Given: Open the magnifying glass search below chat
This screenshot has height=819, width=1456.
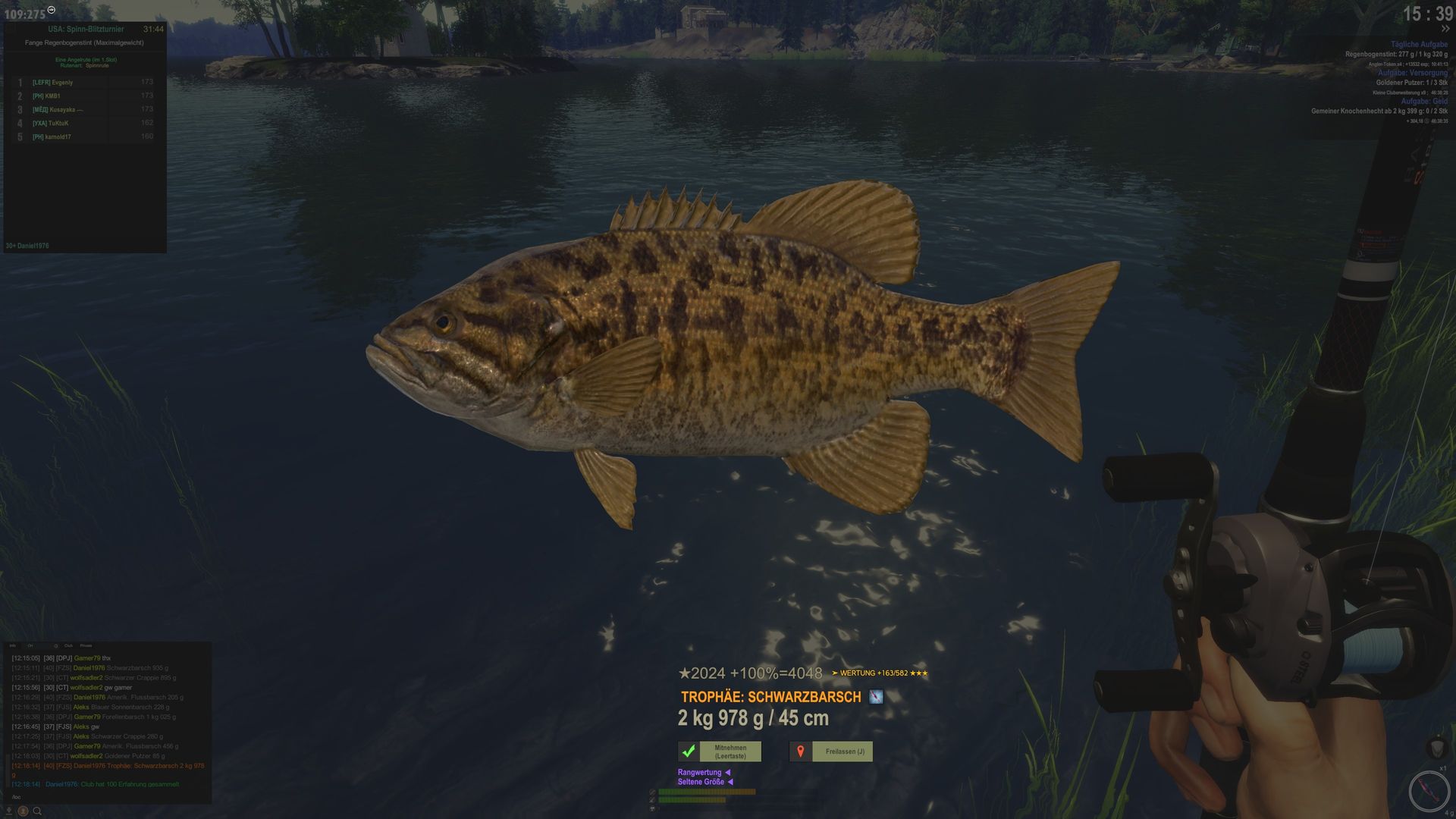Looking at the screenshot, I should pyautogui.click(x=37, y=811).
